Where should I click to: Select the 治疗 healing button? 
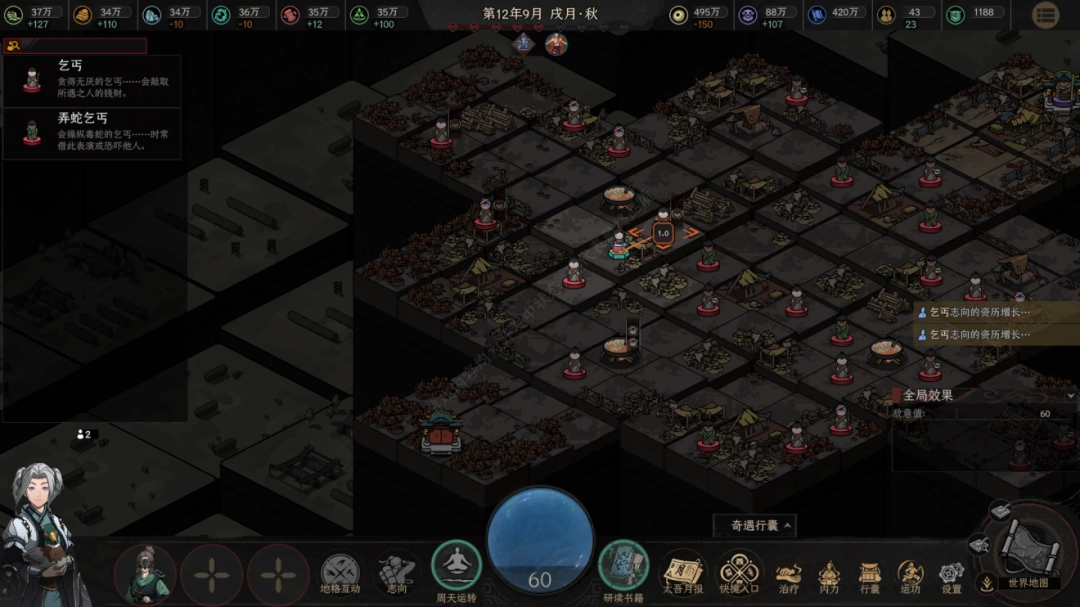click(789, 574)
